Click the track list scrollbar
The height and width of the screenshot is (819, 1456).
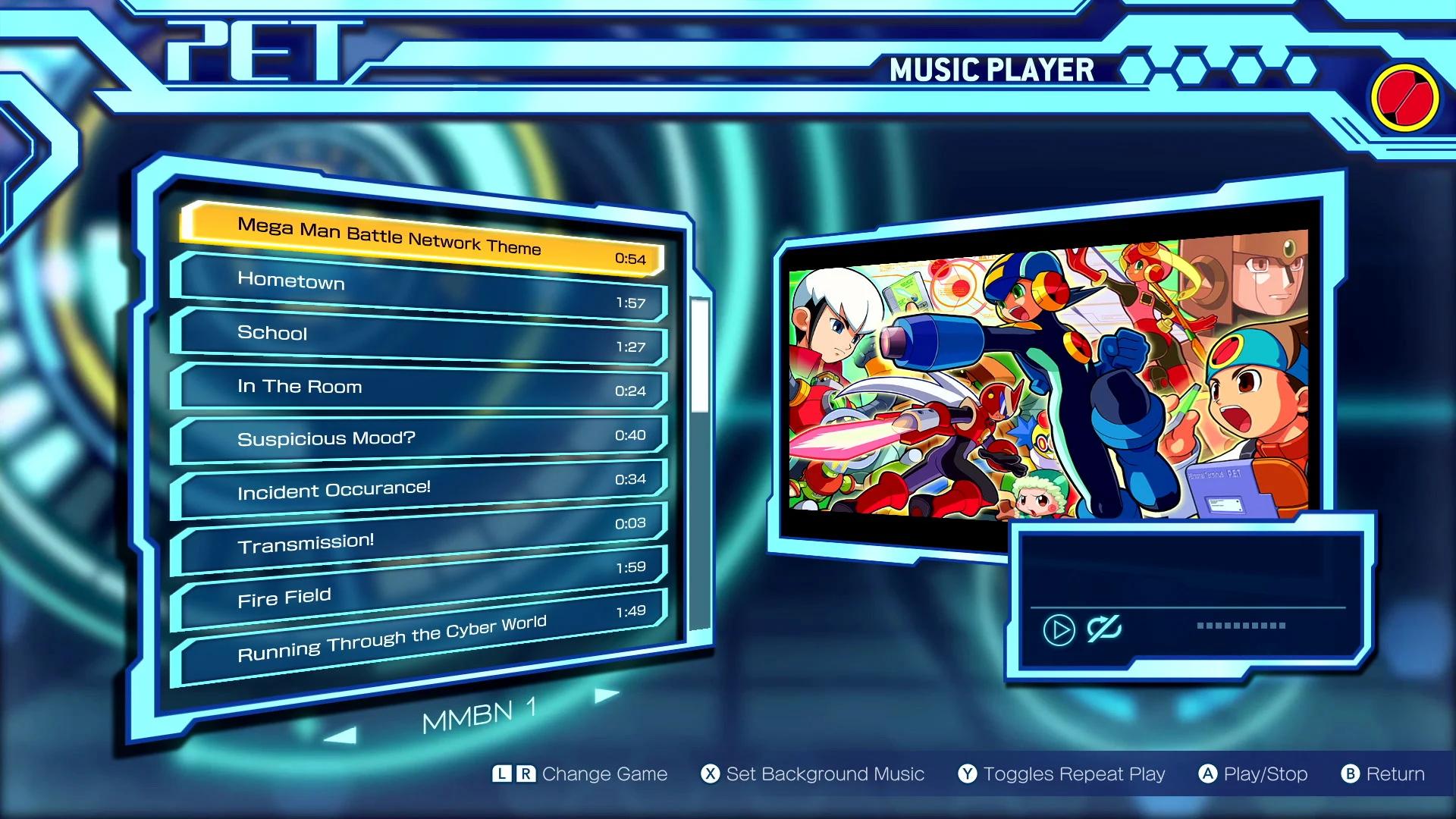[699, 356]
